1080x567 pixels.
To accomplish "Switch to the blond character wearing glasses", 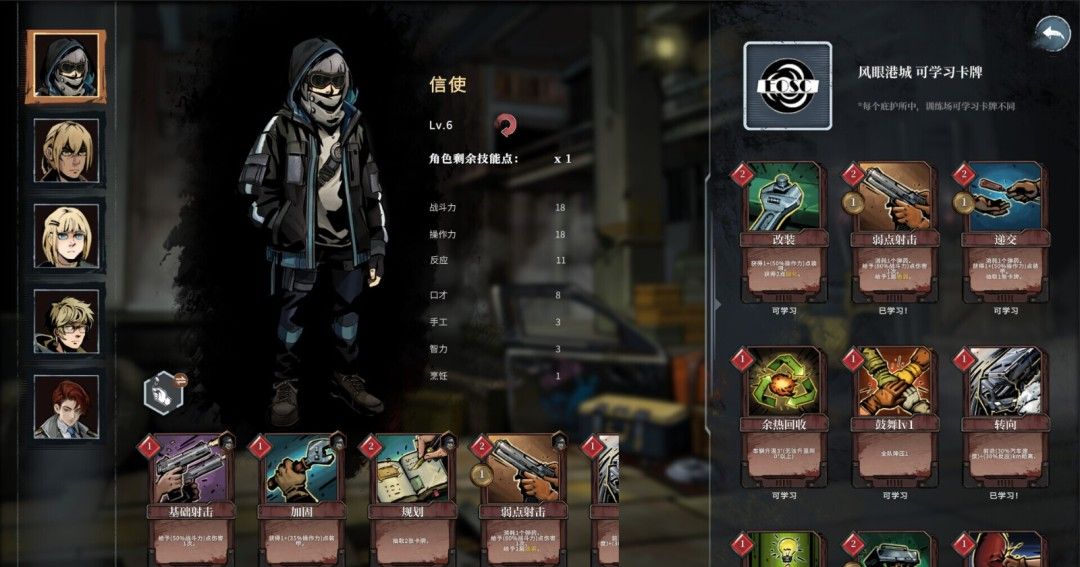I will click(66, 322).
